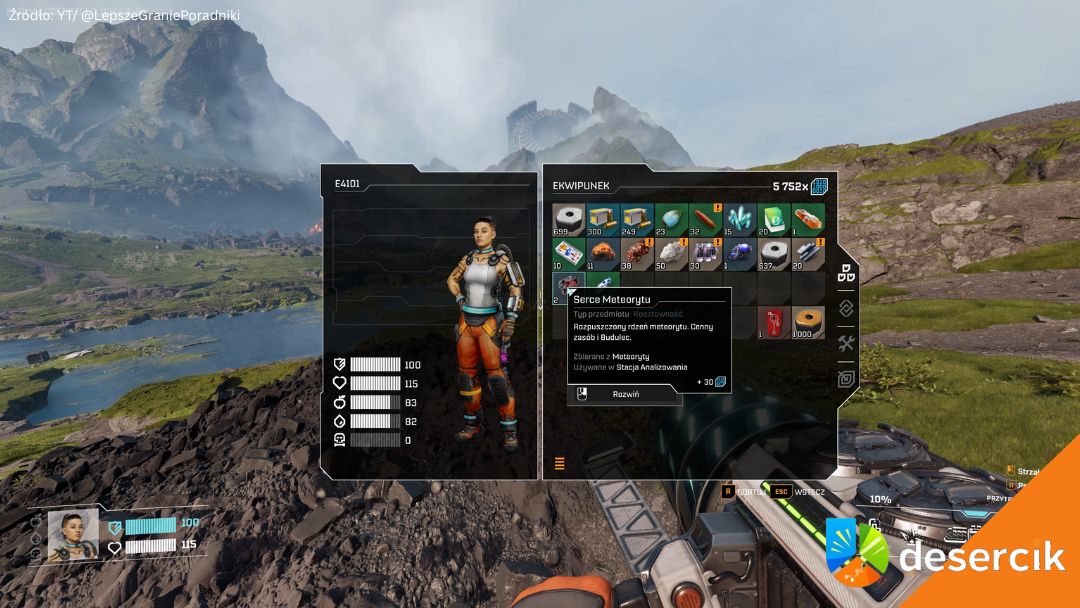Pick the blue-green egg item slot
This screenshot has width=1080, height=608.
671,219
